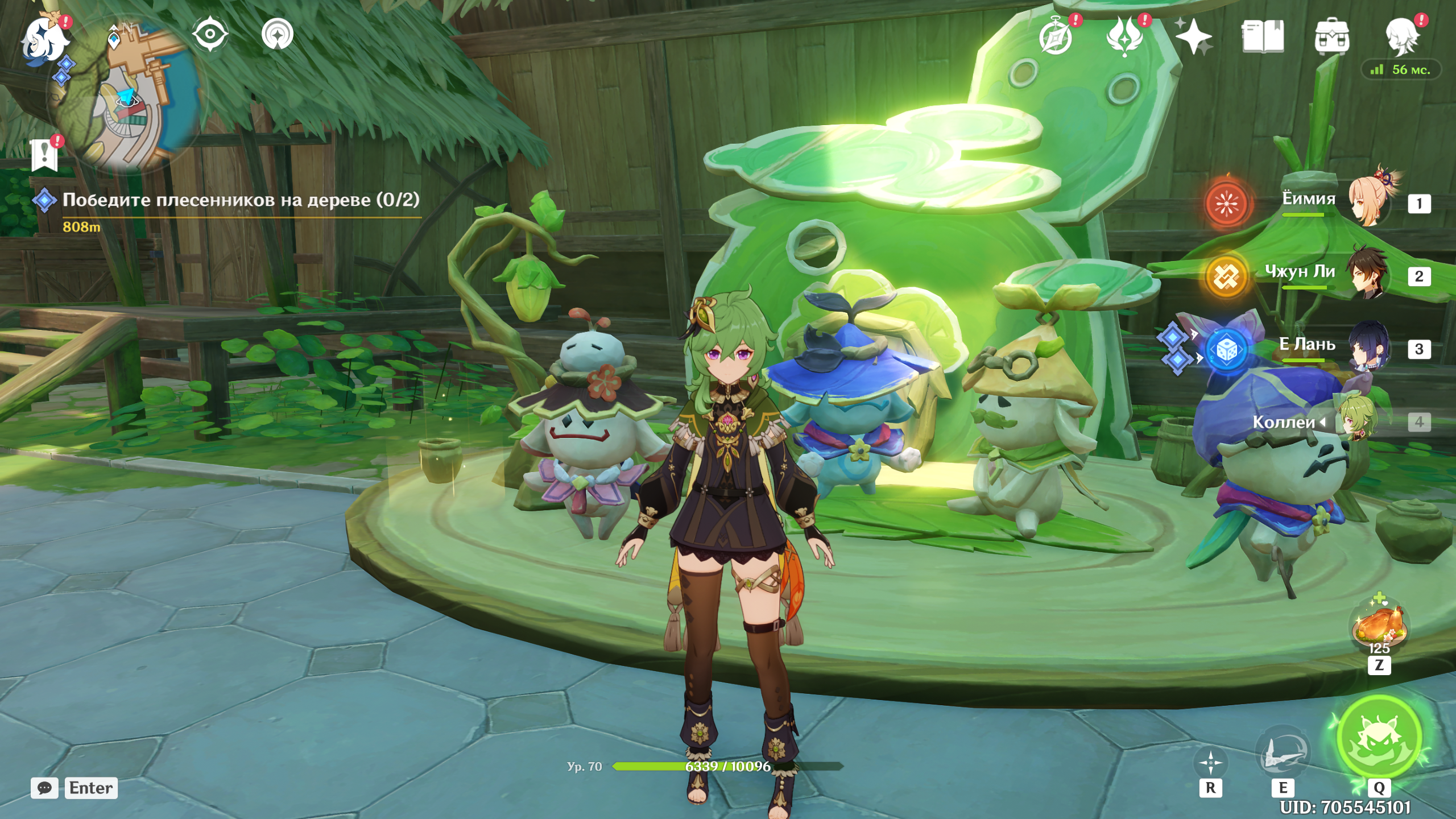Open the battle pass winged icon
This screenshot has height=819, width=1456.
1124,37
